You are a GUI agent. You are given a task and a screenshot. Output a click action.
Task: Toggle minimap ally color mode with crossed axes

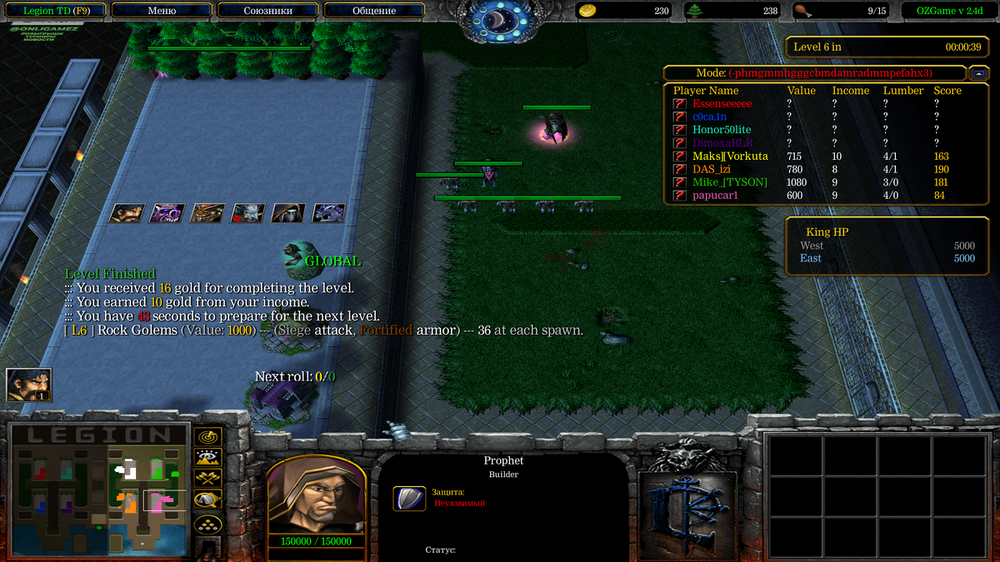coord(208,479)
